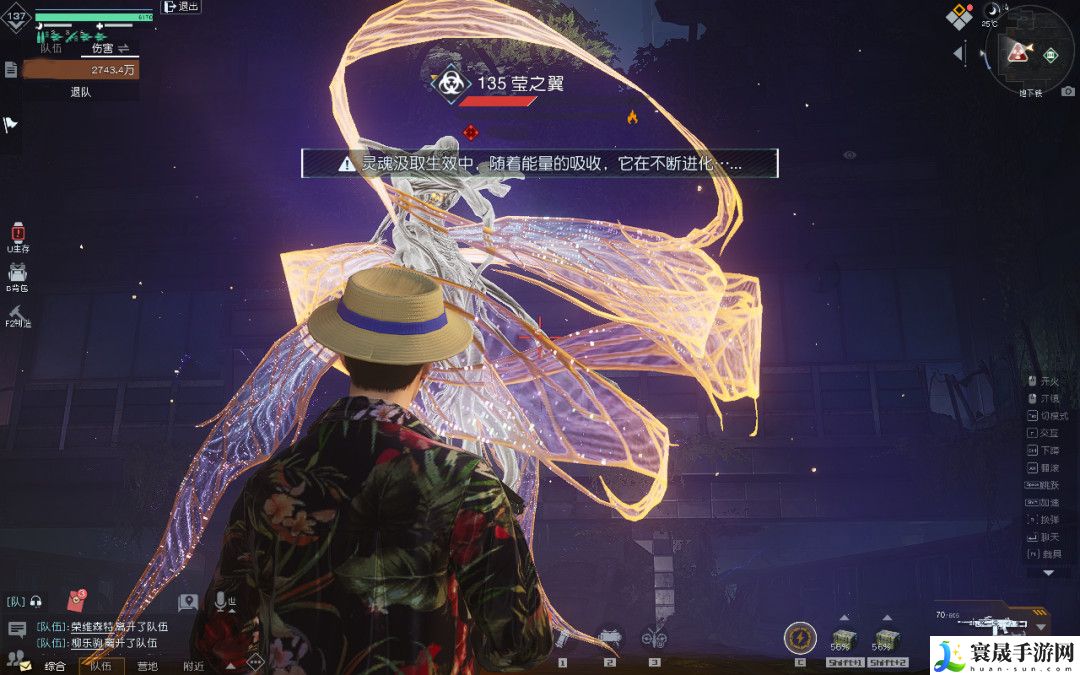Open the diamond-shaped menu icon
The image size is (1080, 675).
959,16
